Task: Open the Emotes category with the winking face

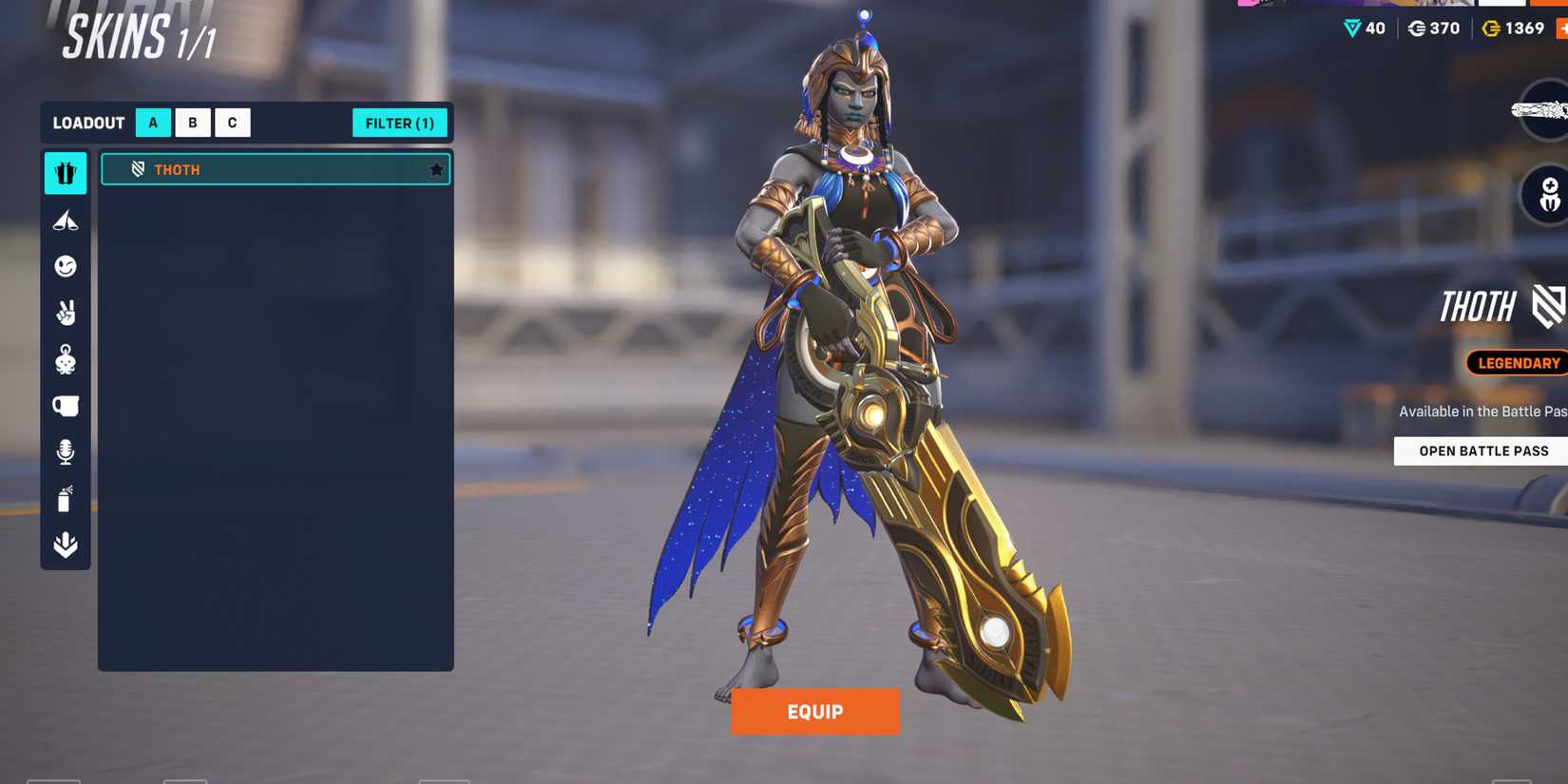Action: click(x=65, y=266)
